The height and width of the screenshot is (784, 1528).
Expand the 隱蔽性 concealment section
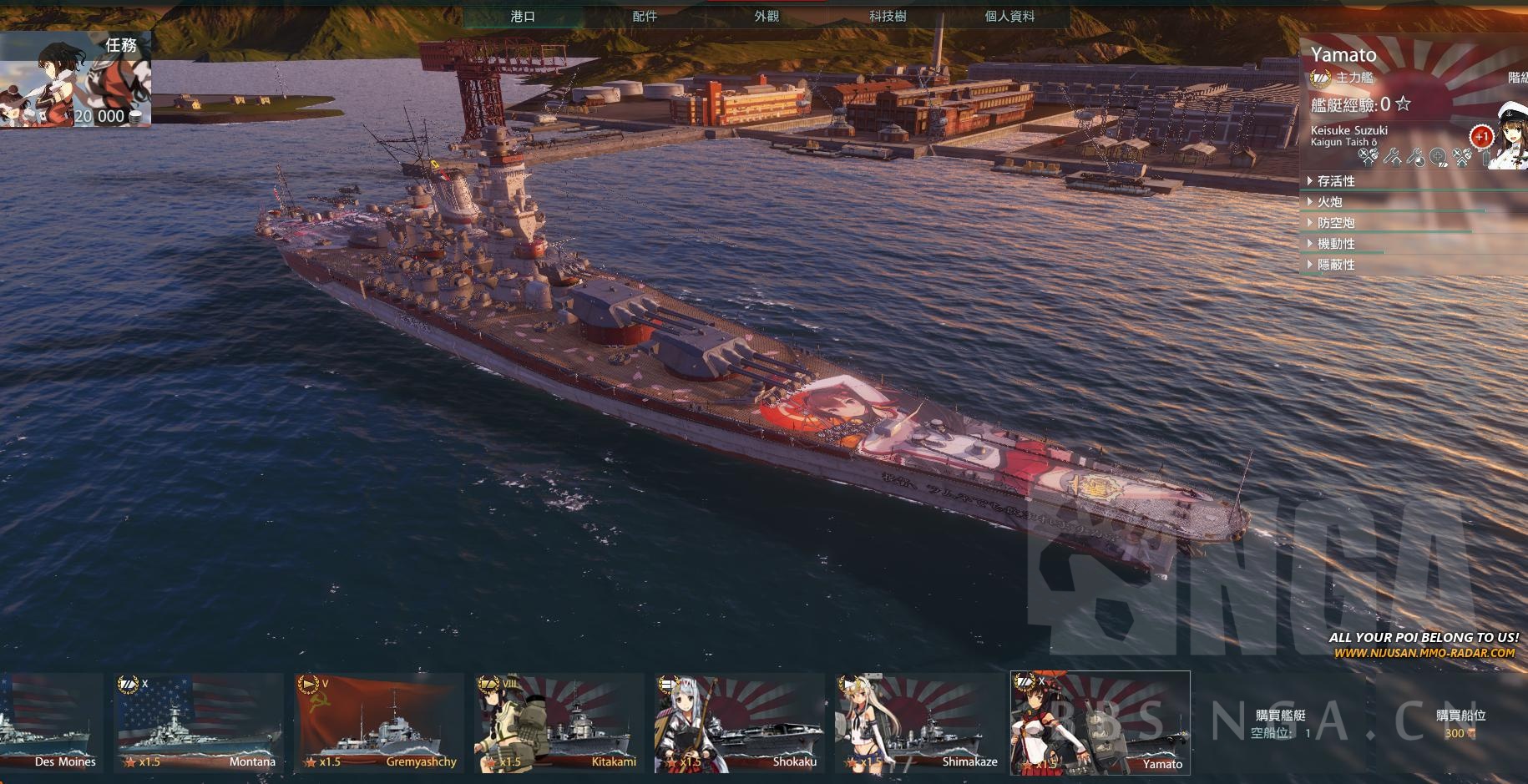tap(1336, 265)
